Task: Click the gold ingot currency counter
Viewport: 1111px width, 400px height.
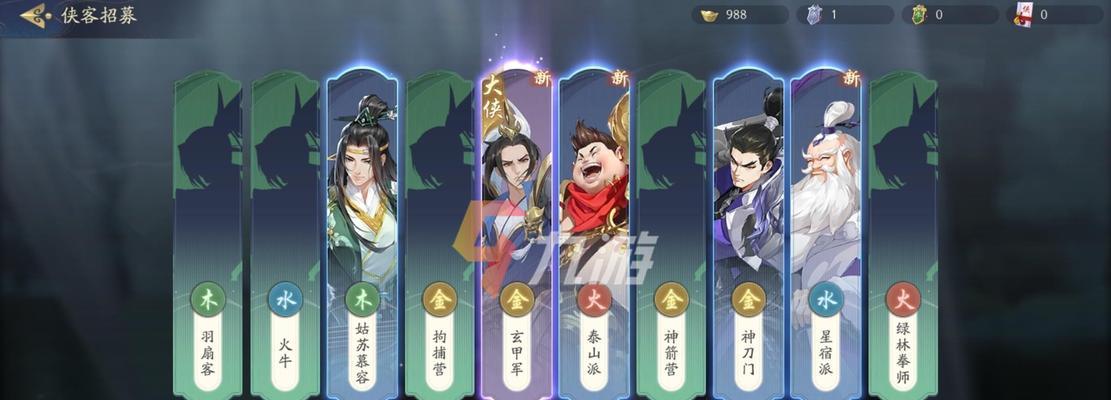Action: [x=741, y=15]
